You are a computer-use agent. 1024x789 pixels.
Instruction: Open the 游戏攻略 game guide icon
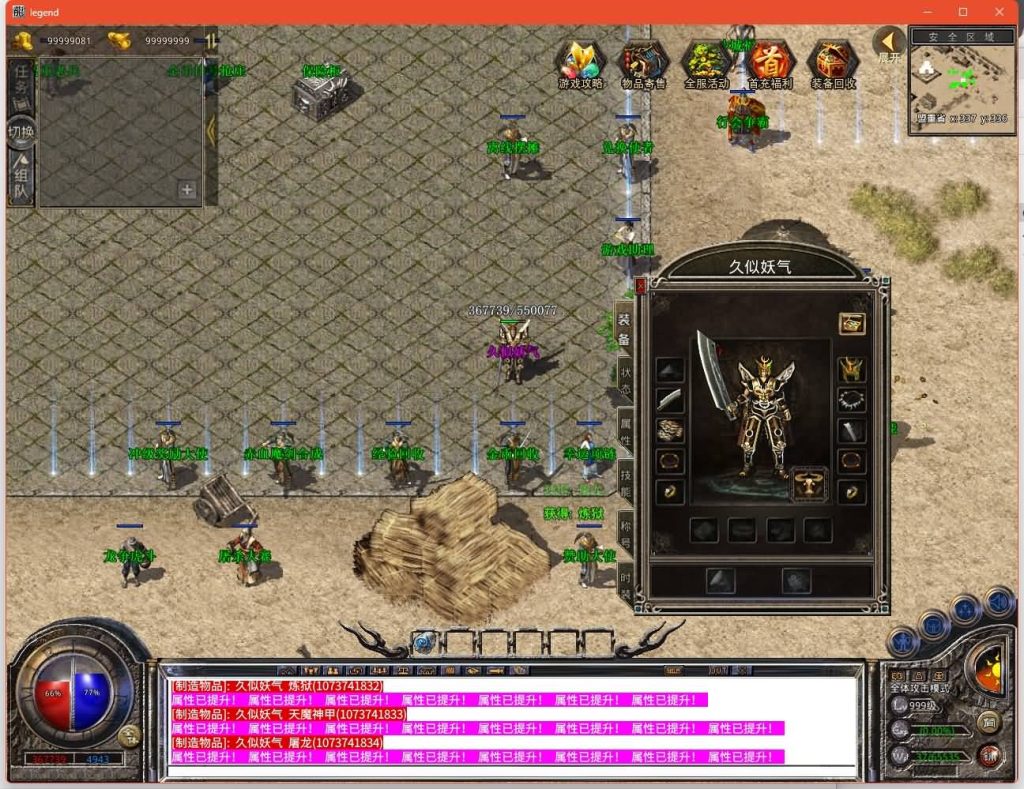click(x=581, y=64)
